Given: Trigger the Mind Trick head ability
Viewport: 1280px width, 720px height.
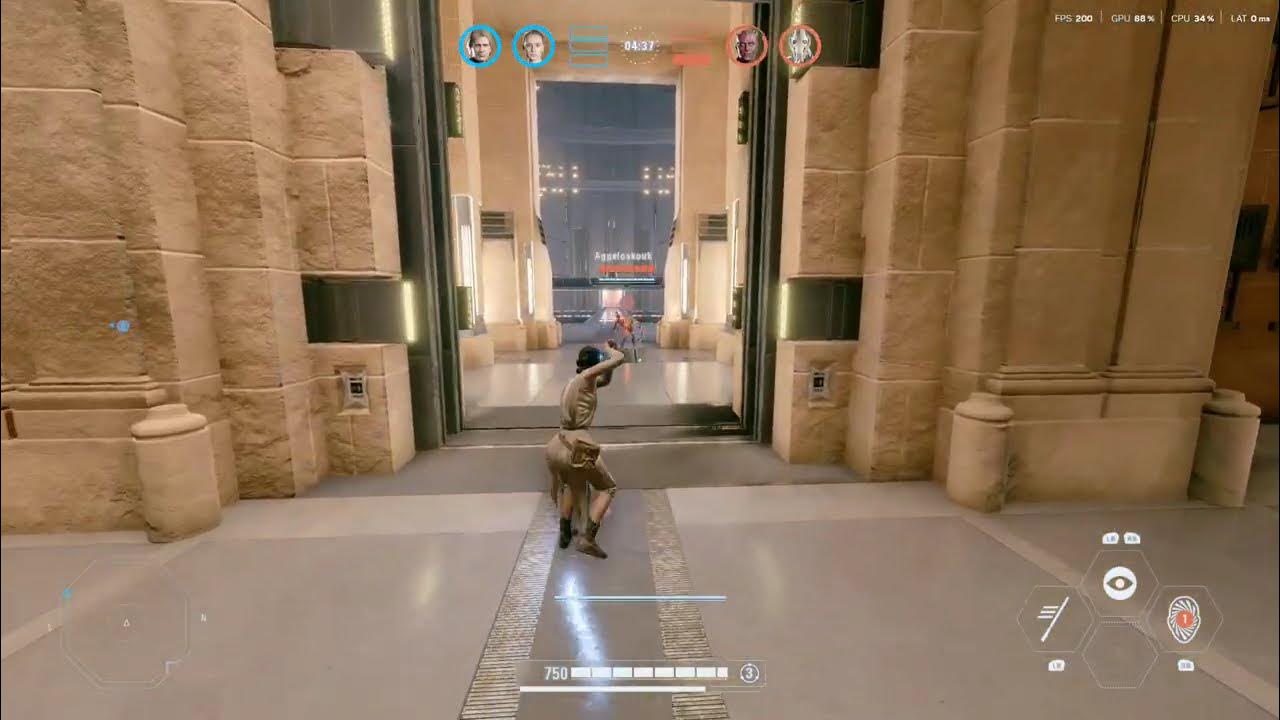Looking at the screenshot, I should (1184, 620).
